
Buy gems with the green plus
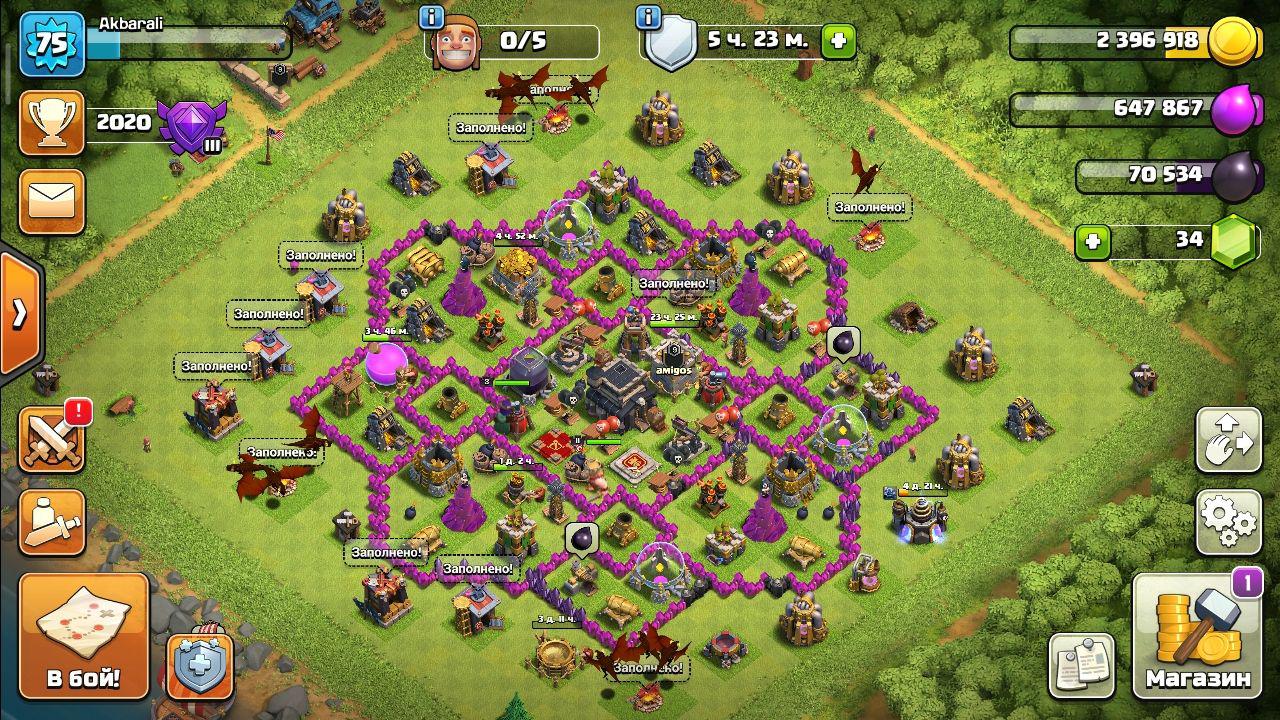pos(1093,241)
